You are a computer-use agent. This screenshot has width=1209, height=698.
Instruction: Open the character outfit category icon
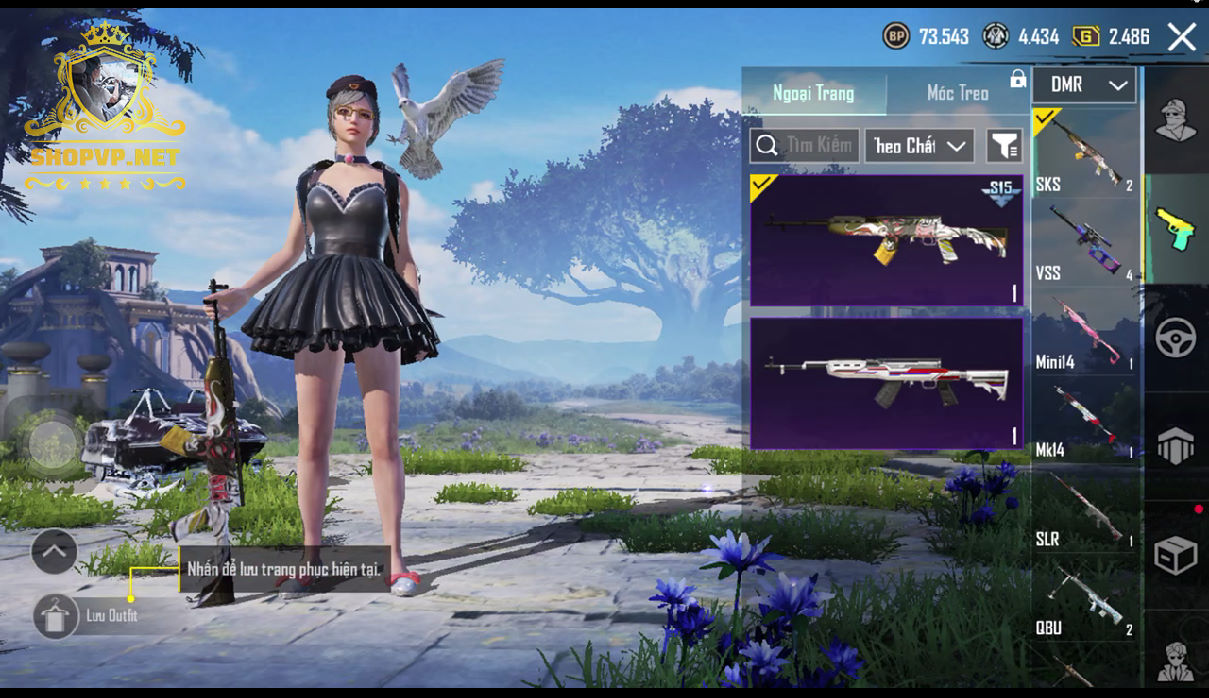[x=1176, y=121]
